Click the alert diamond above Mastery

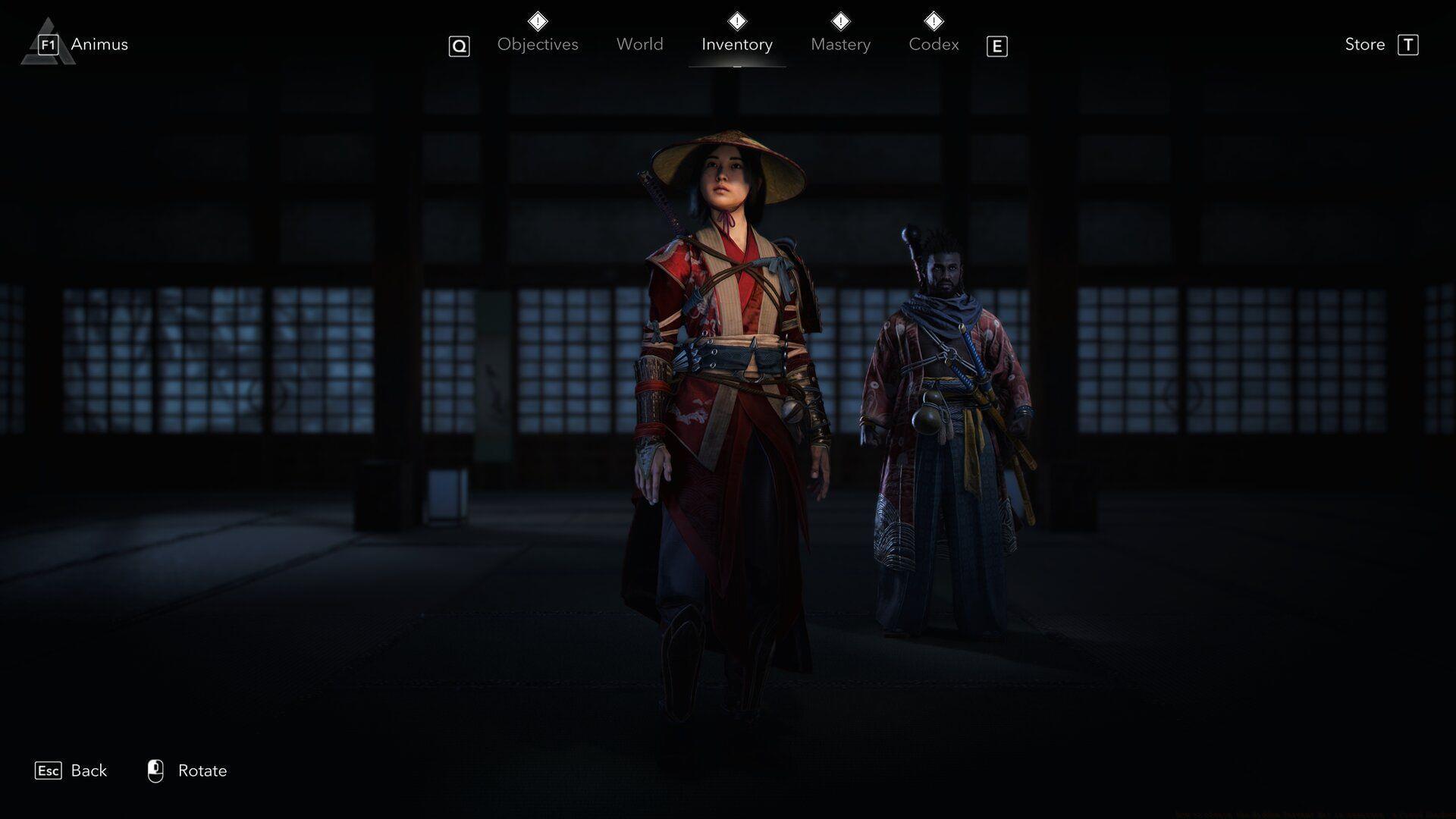pos(839,20)
